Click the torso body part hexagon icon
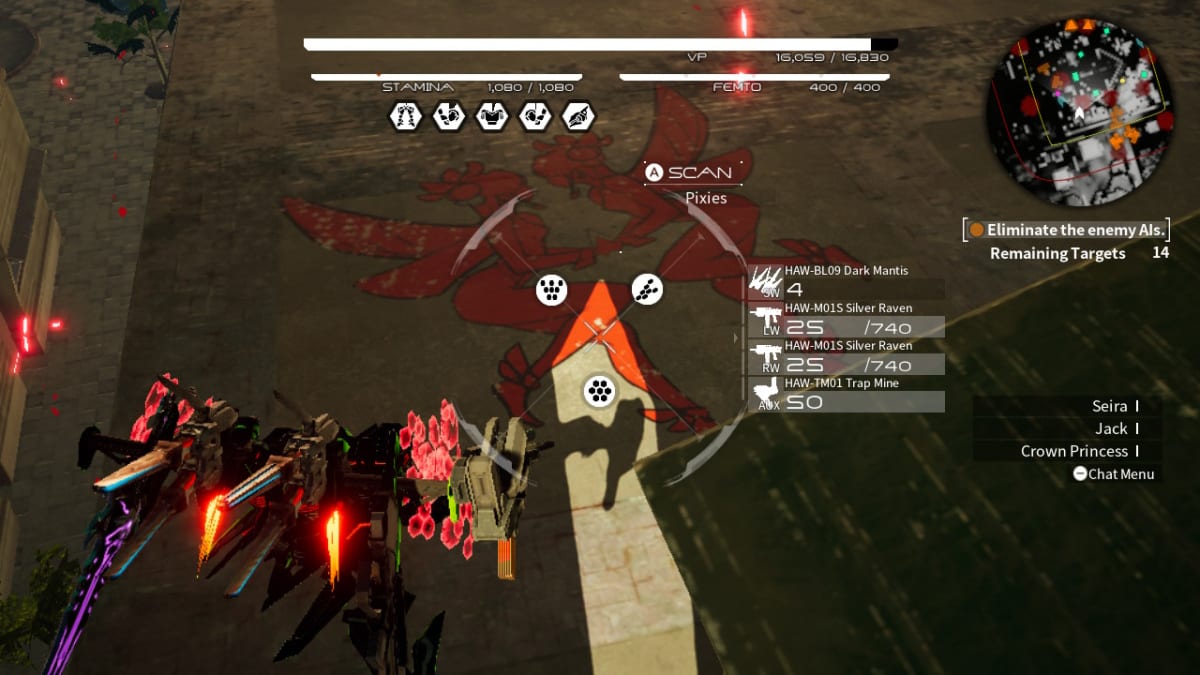 [x=491, y=117]
